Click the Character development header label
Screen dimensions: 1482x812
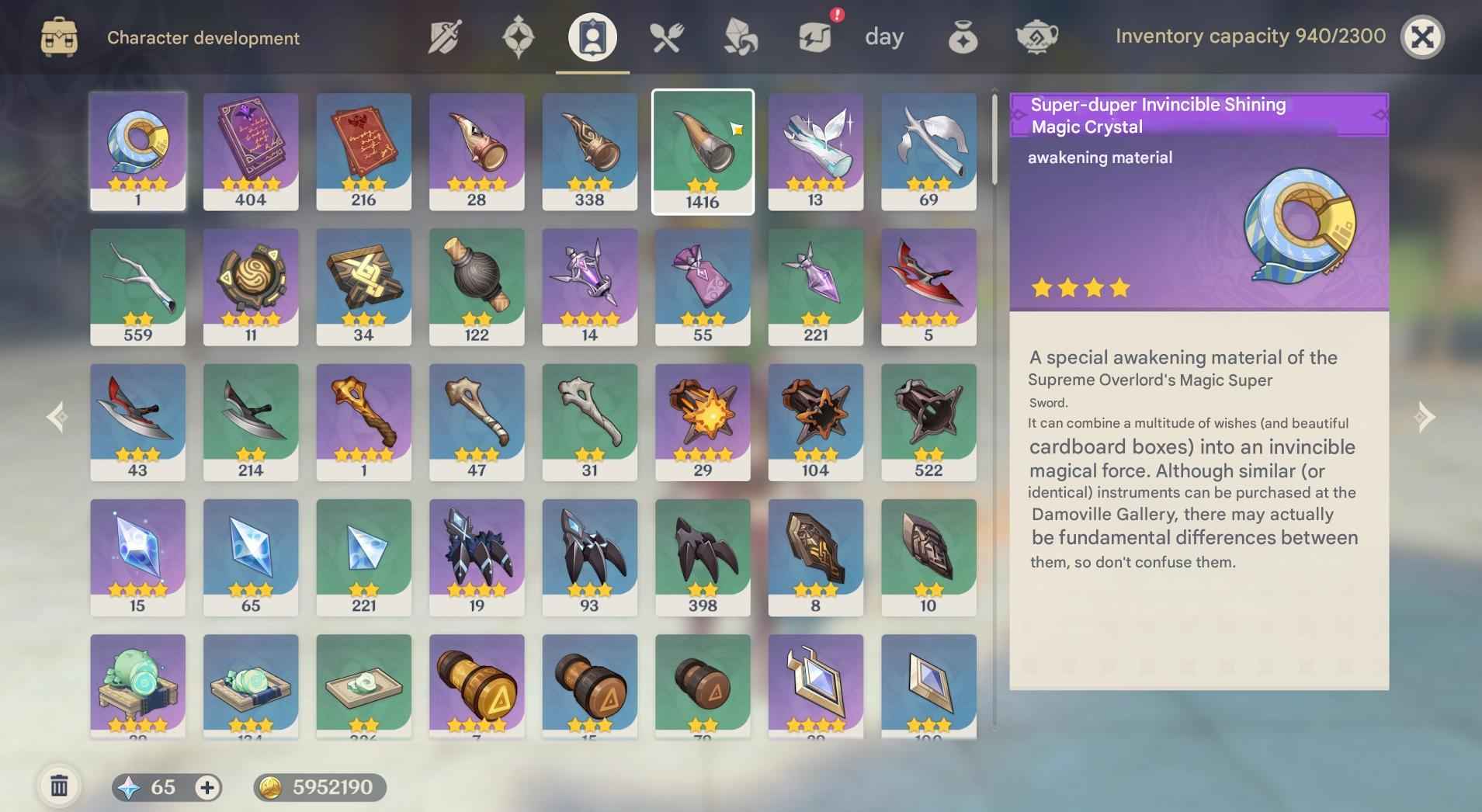tap(203, 37)
